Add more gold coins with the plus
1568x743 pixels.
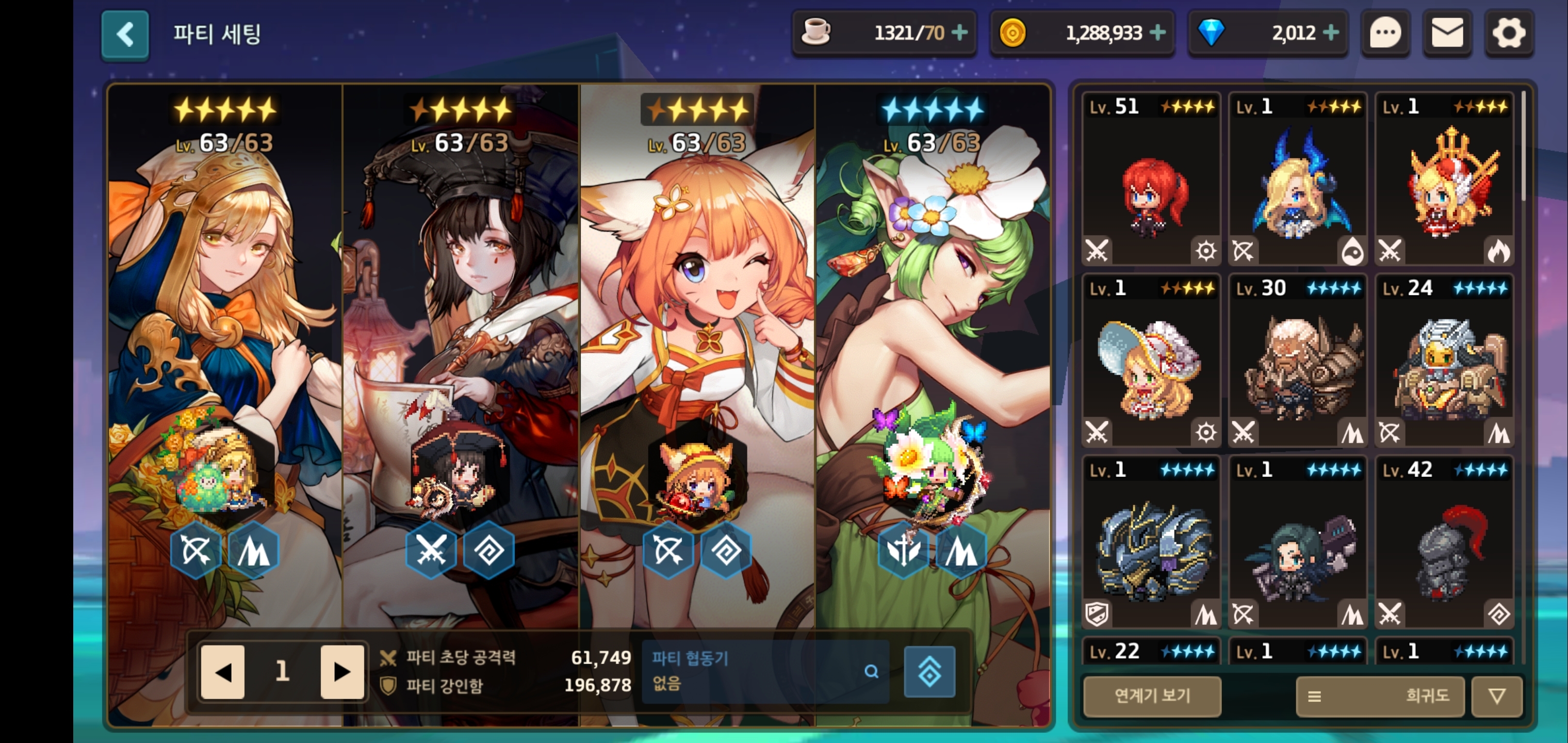click(x=1157, y=33)
